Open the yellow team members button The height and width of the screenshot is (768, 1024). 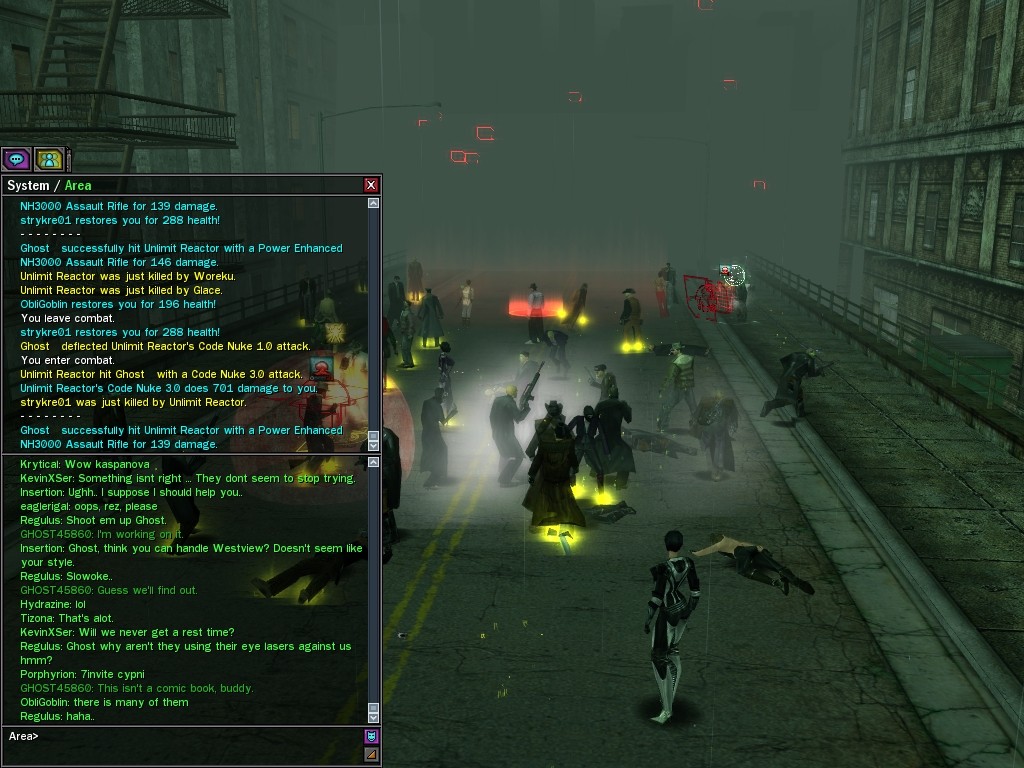(x=49, y=159)
